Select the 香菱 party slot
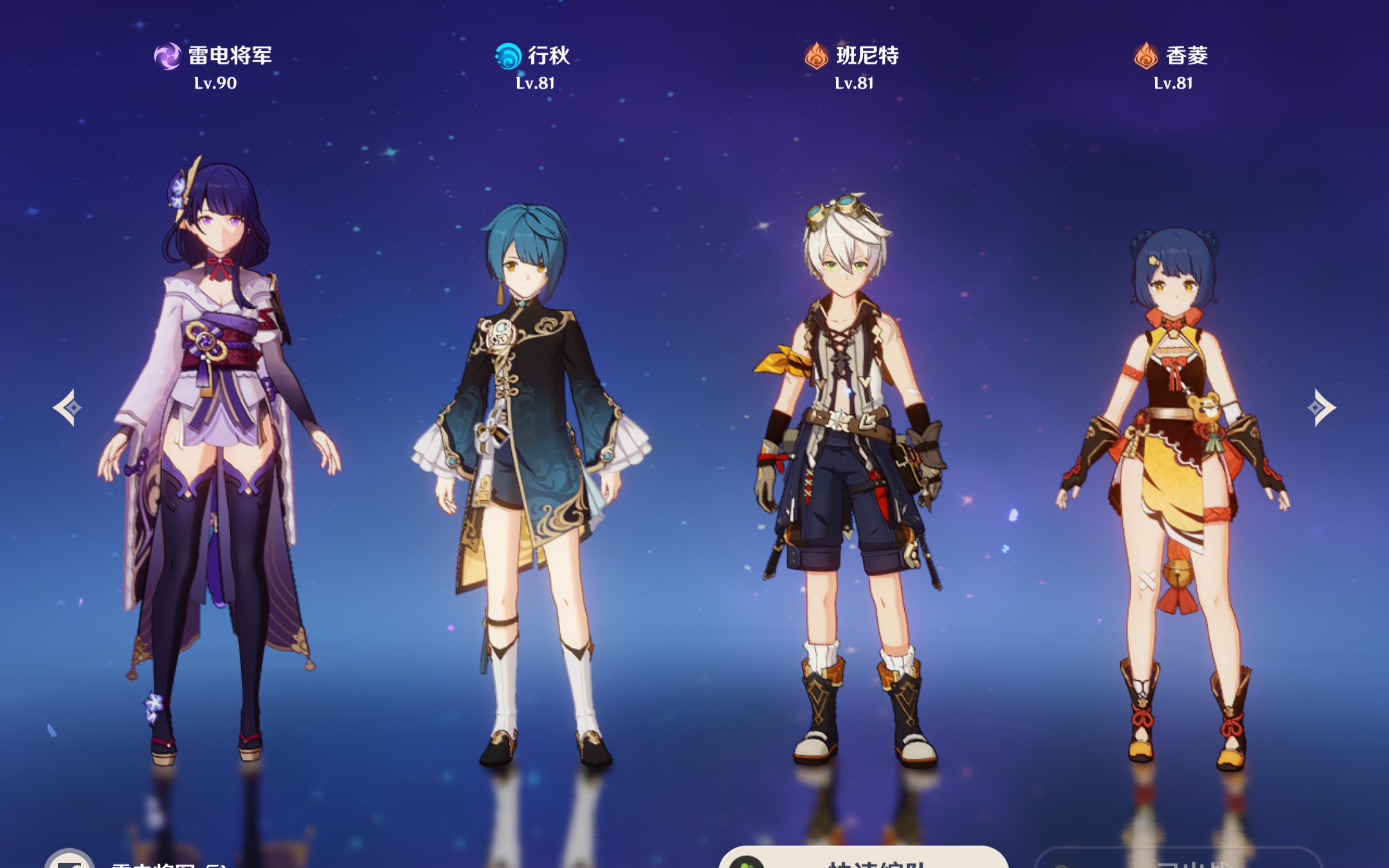 tap(1174, 459)
